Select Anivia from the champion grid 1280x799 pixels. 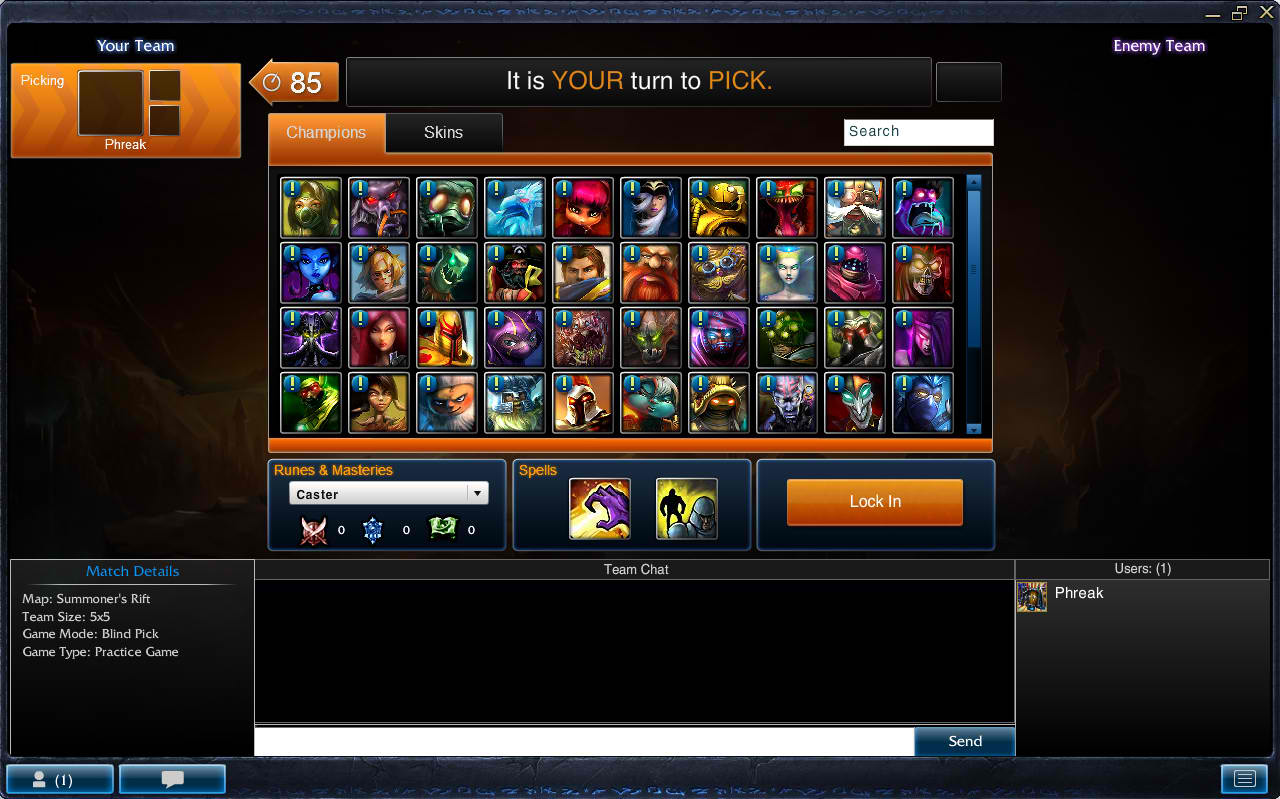tap(514, 207)
